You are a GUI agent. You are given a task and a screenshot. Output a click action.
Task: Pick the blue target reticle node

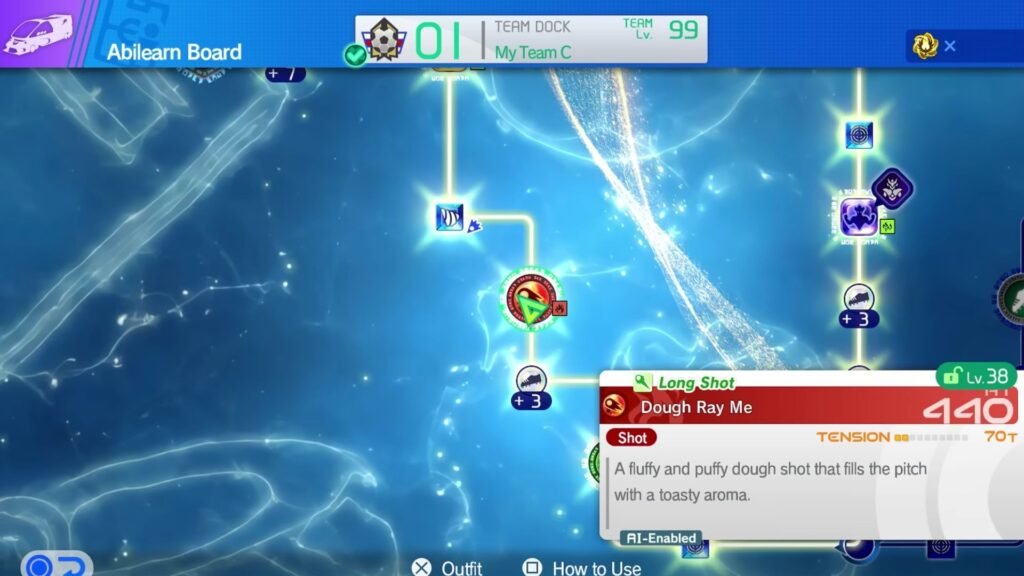point(858,134)
